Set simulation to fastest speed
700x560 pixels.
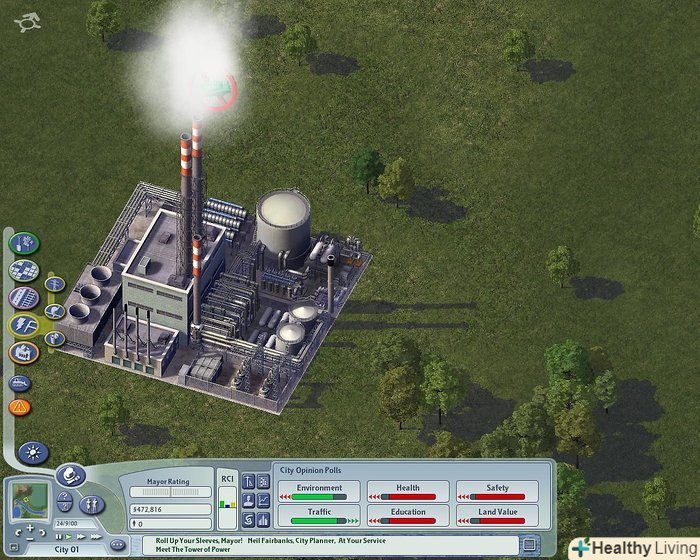point(95,536)
